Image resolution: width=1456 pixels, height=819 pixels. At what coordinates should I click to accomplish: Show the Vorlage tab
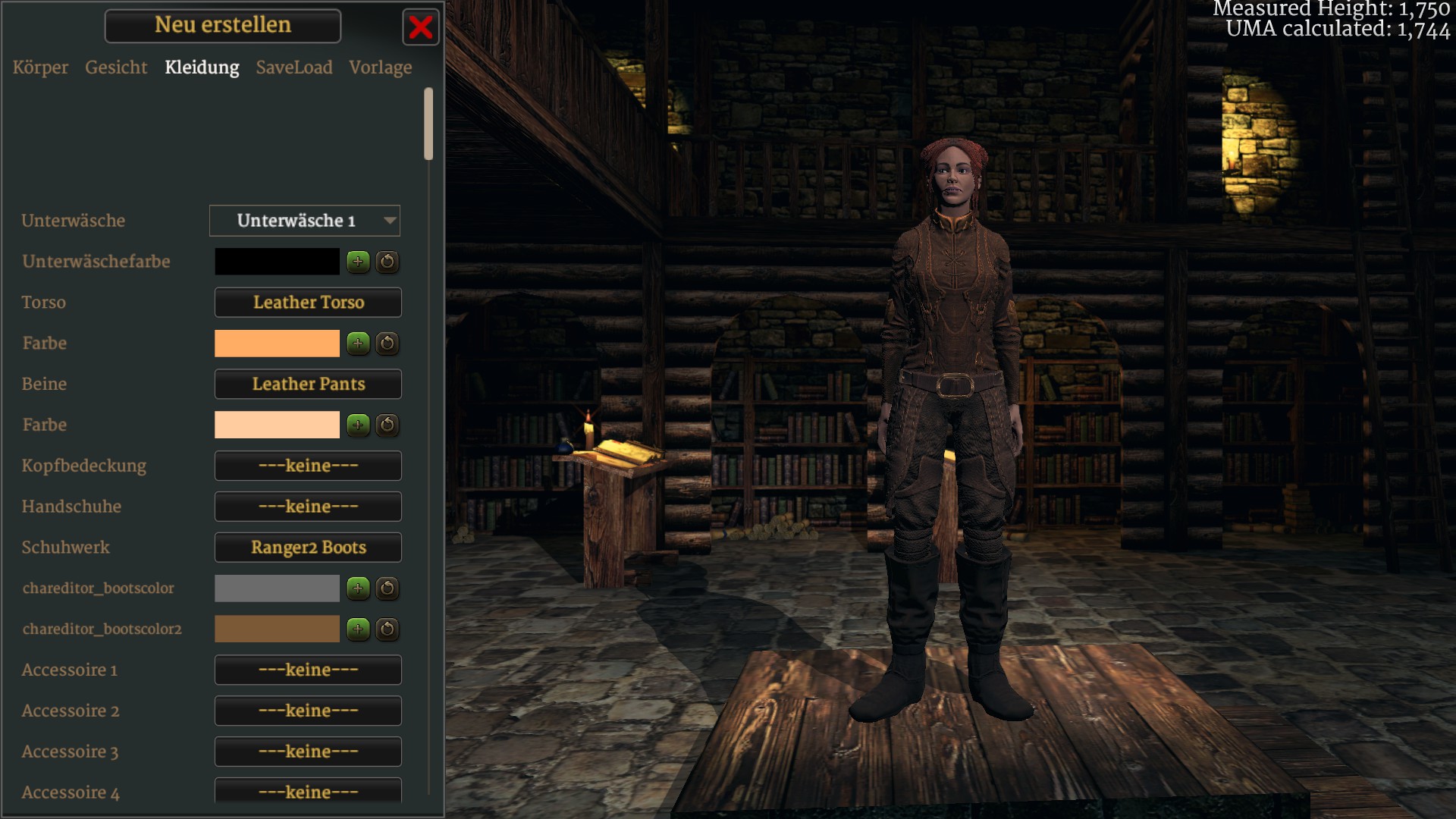tap(381, 67)
